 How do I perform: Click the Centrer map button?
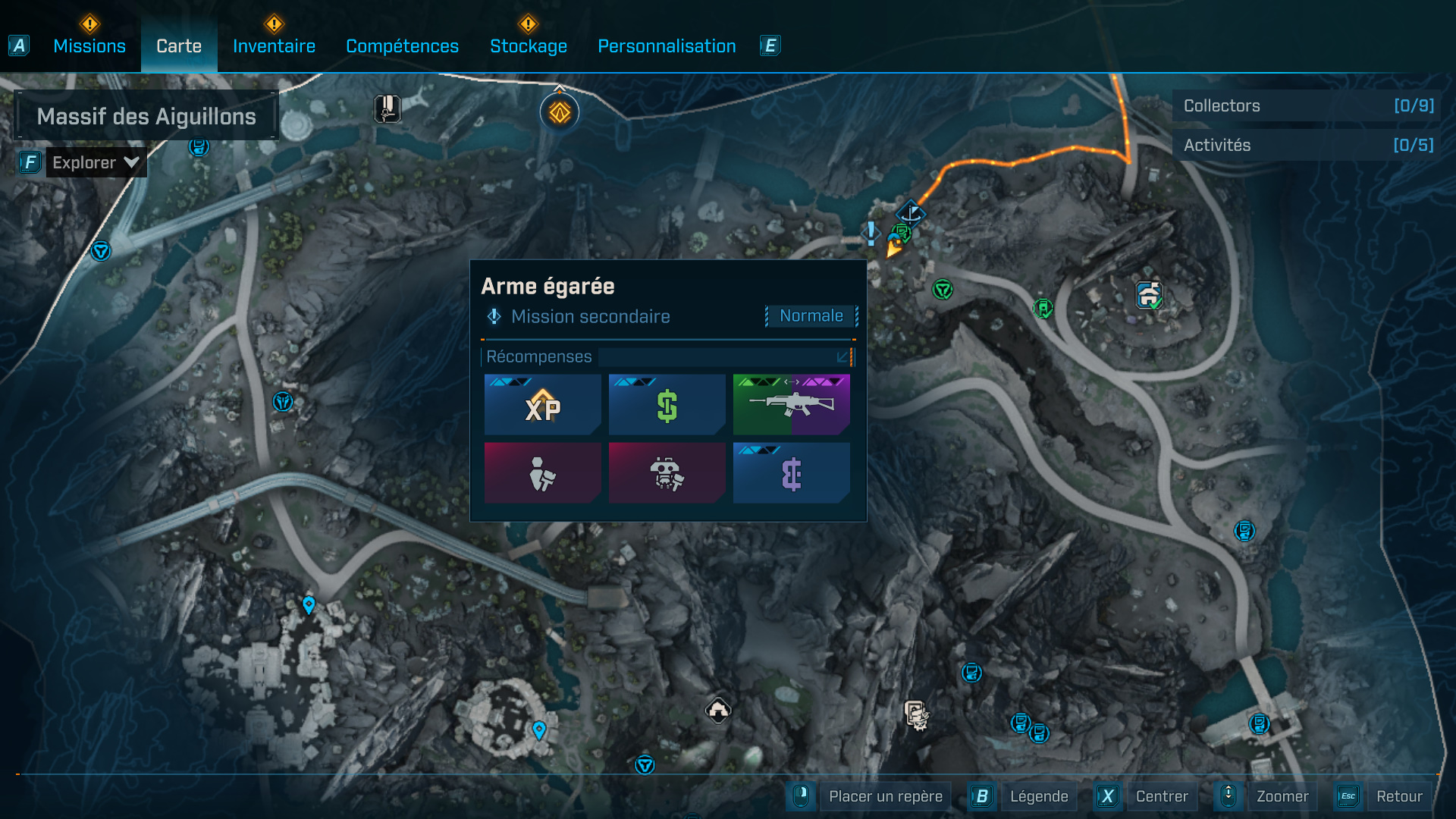pyautogui.click(x=1161, y=796)
